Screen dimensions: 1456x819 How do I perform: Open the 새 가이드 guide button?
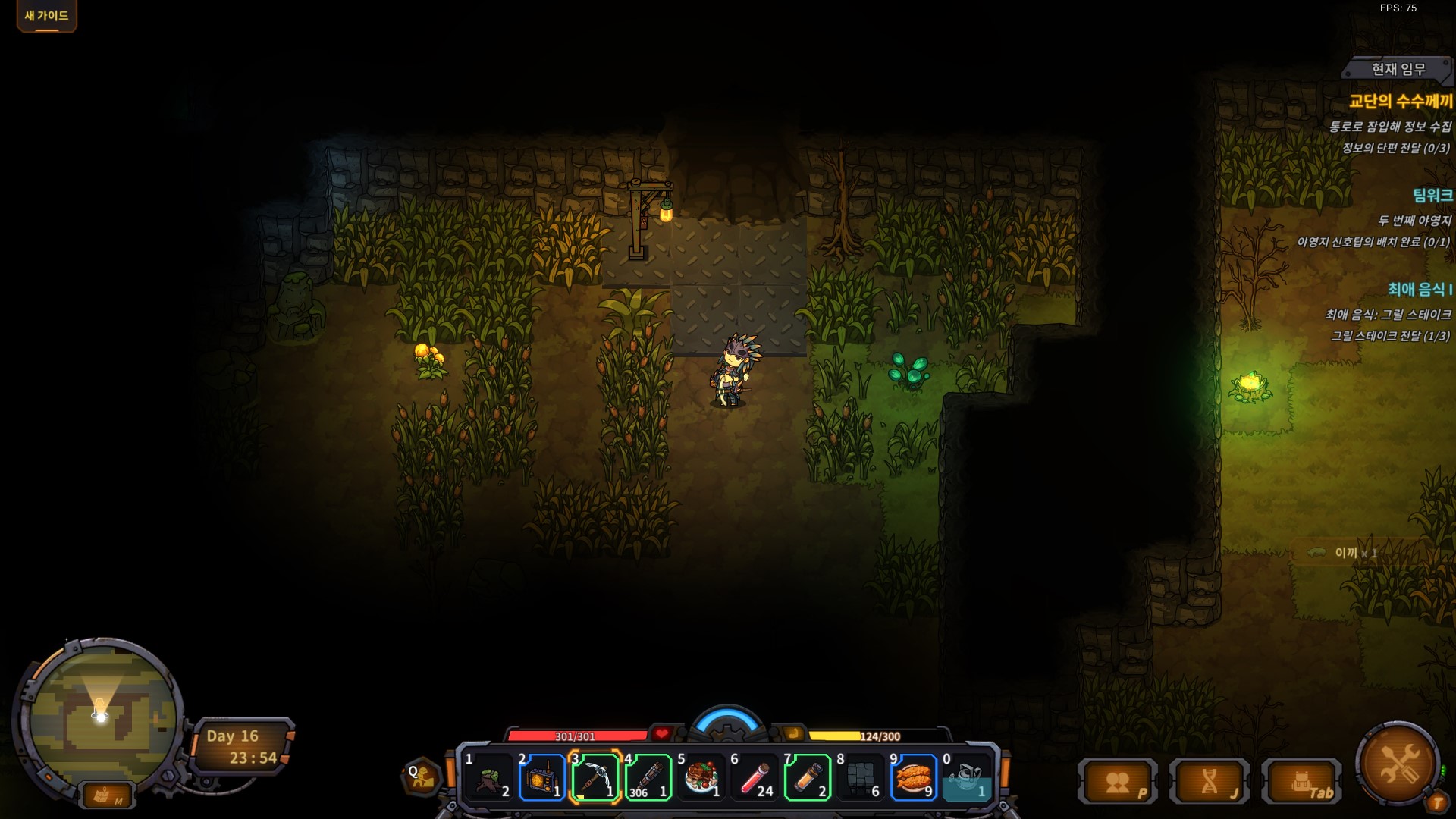(46, 16)
